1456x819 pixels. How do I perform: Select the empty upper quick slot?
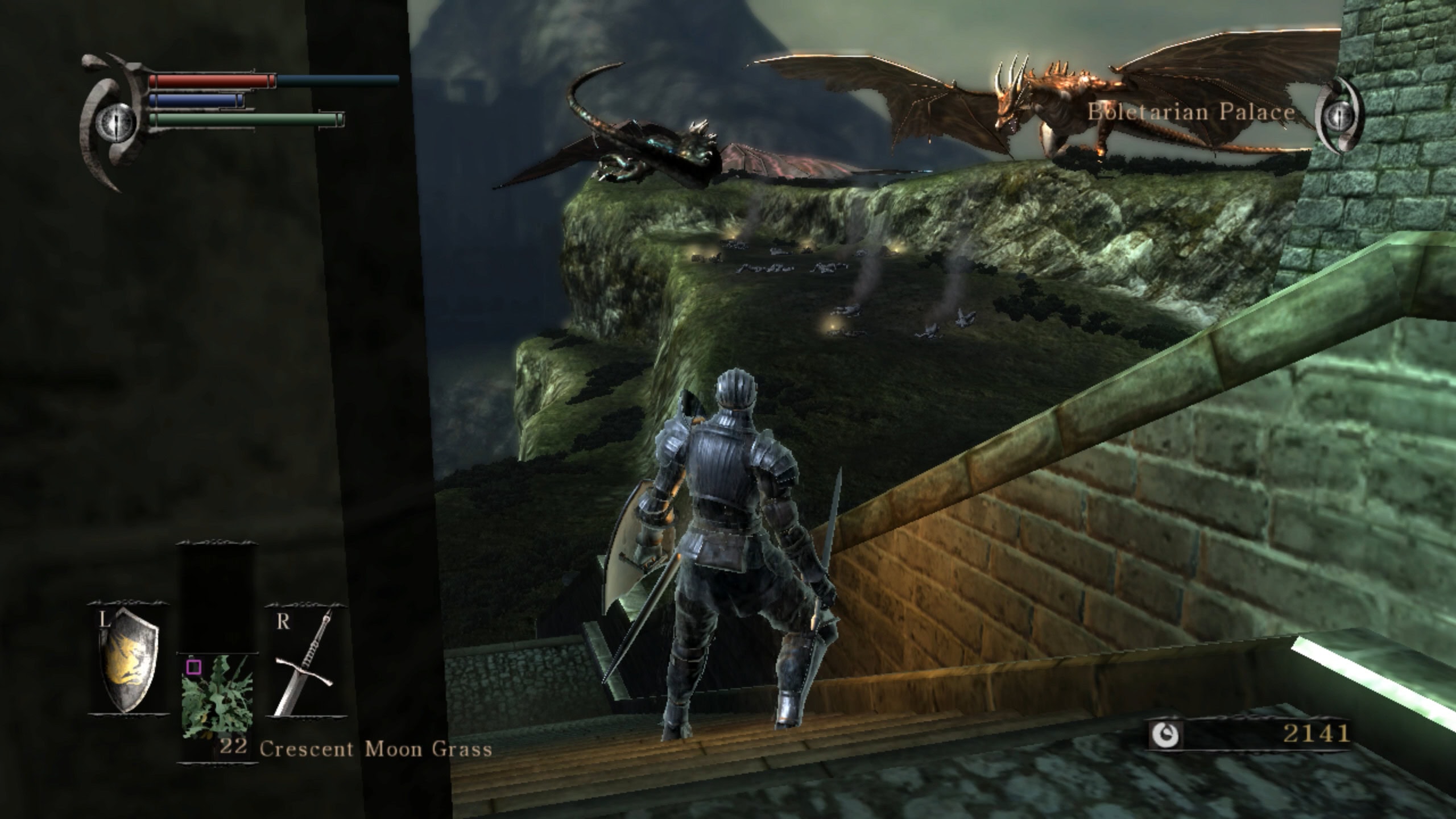(217, 597)
